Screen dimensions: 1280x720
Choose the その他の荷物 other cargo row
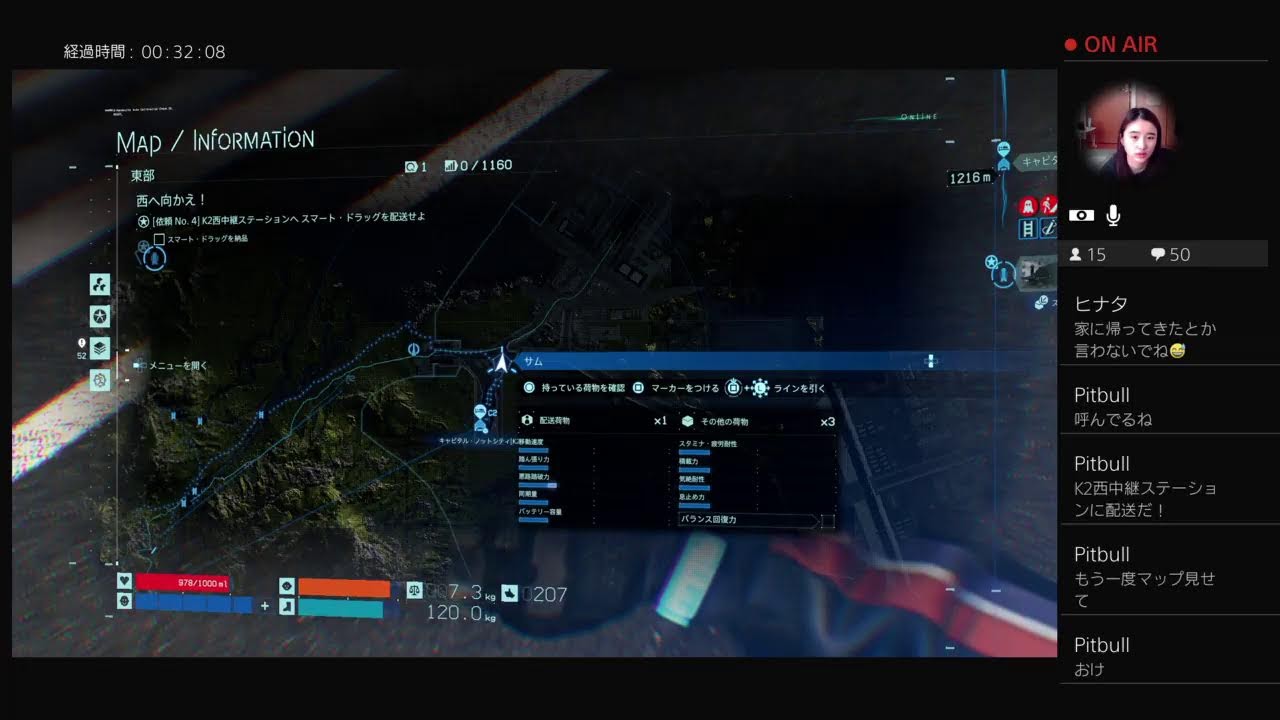click(757, 421)
